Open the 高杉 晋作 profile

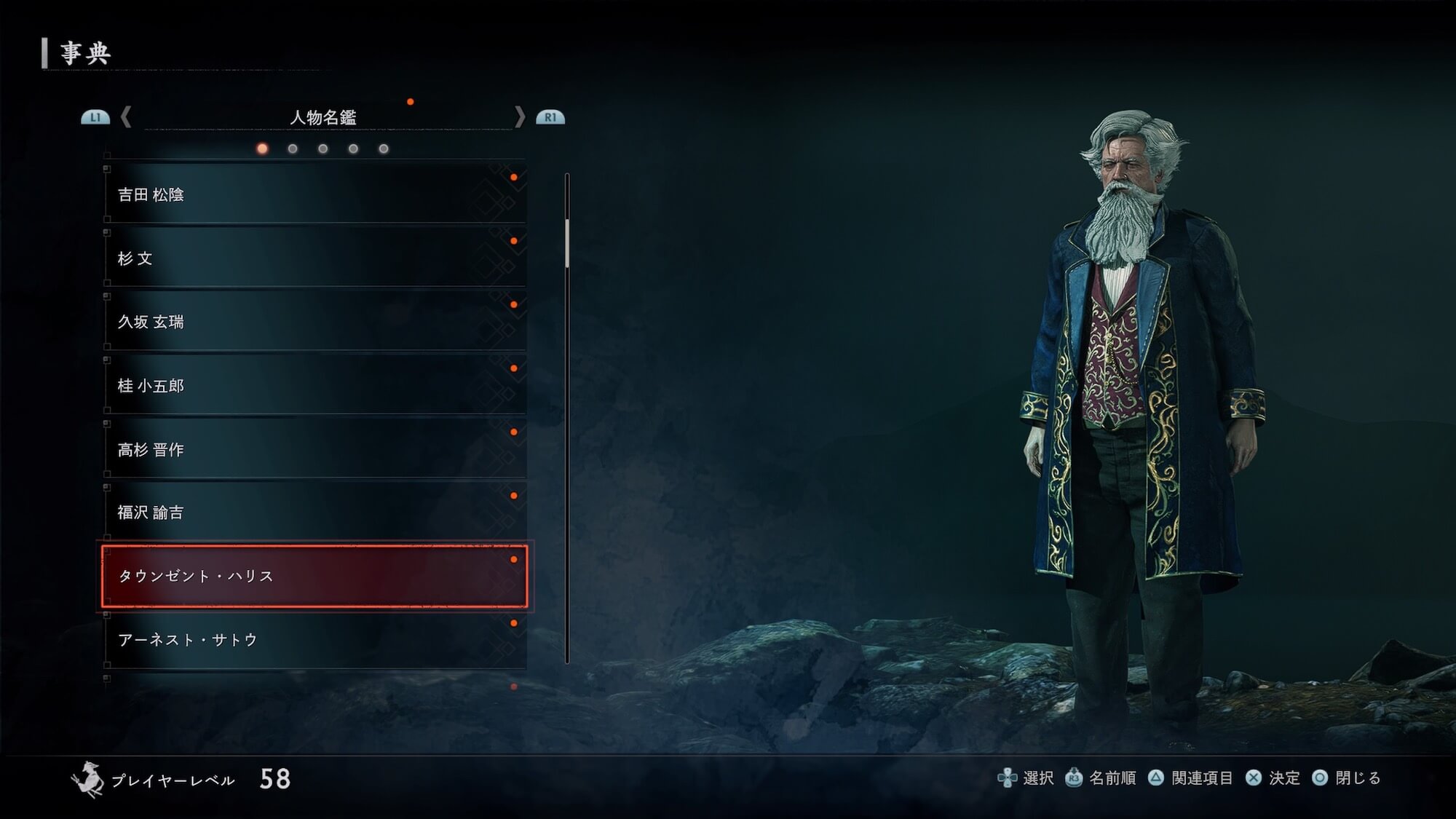pos(314,449)
